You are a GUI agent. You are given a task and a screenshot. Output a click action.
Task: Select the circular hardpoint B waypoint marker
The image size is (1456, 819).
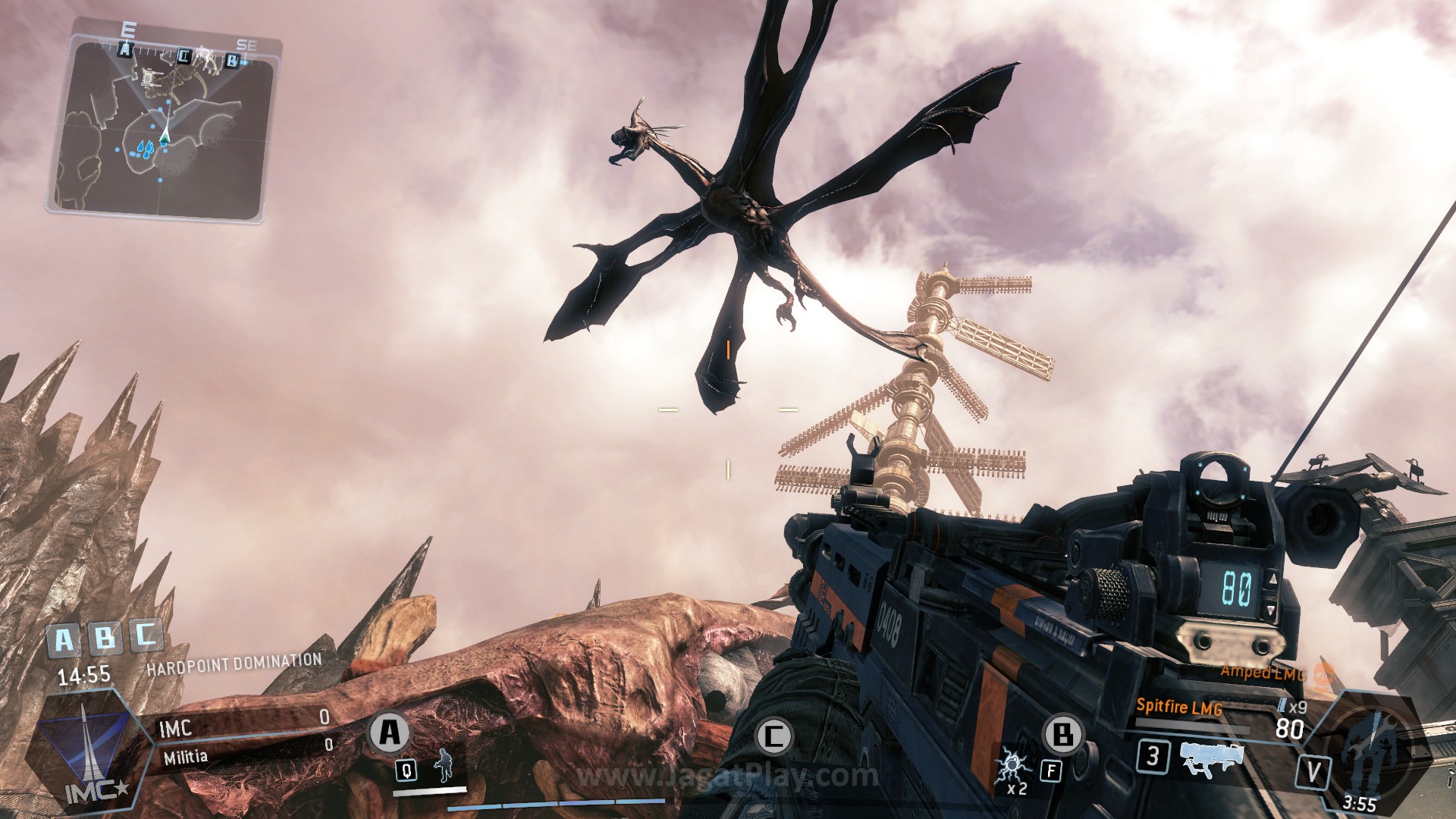click(x=1063, y=734)
